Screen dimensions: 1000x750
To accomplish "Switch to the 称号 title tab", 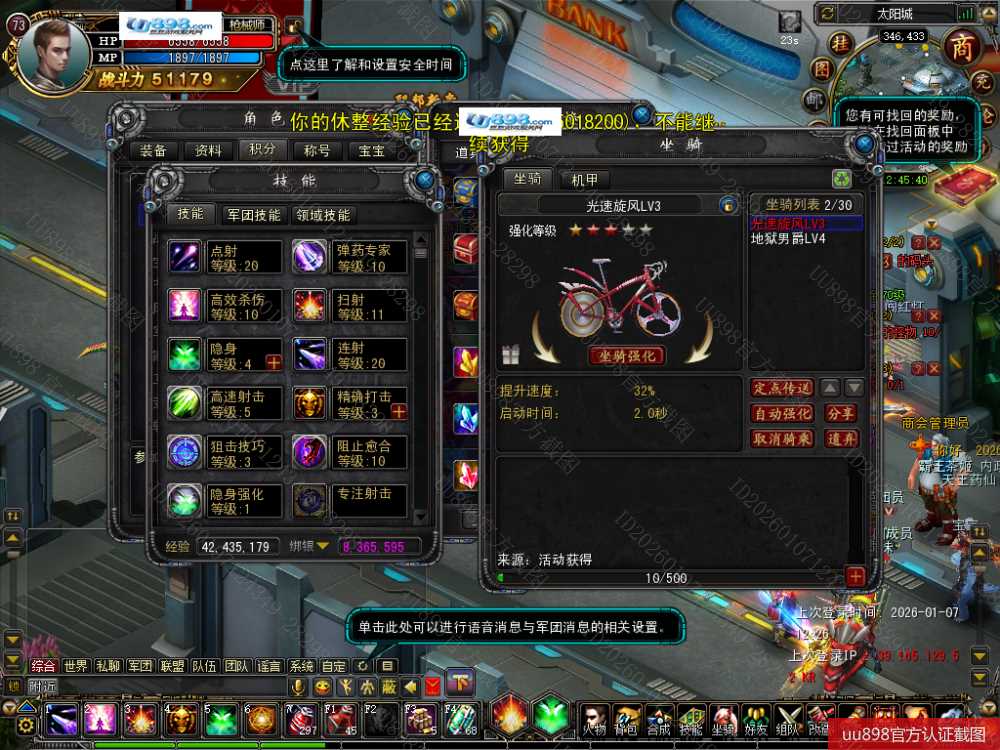I will (x=317, y=151).
